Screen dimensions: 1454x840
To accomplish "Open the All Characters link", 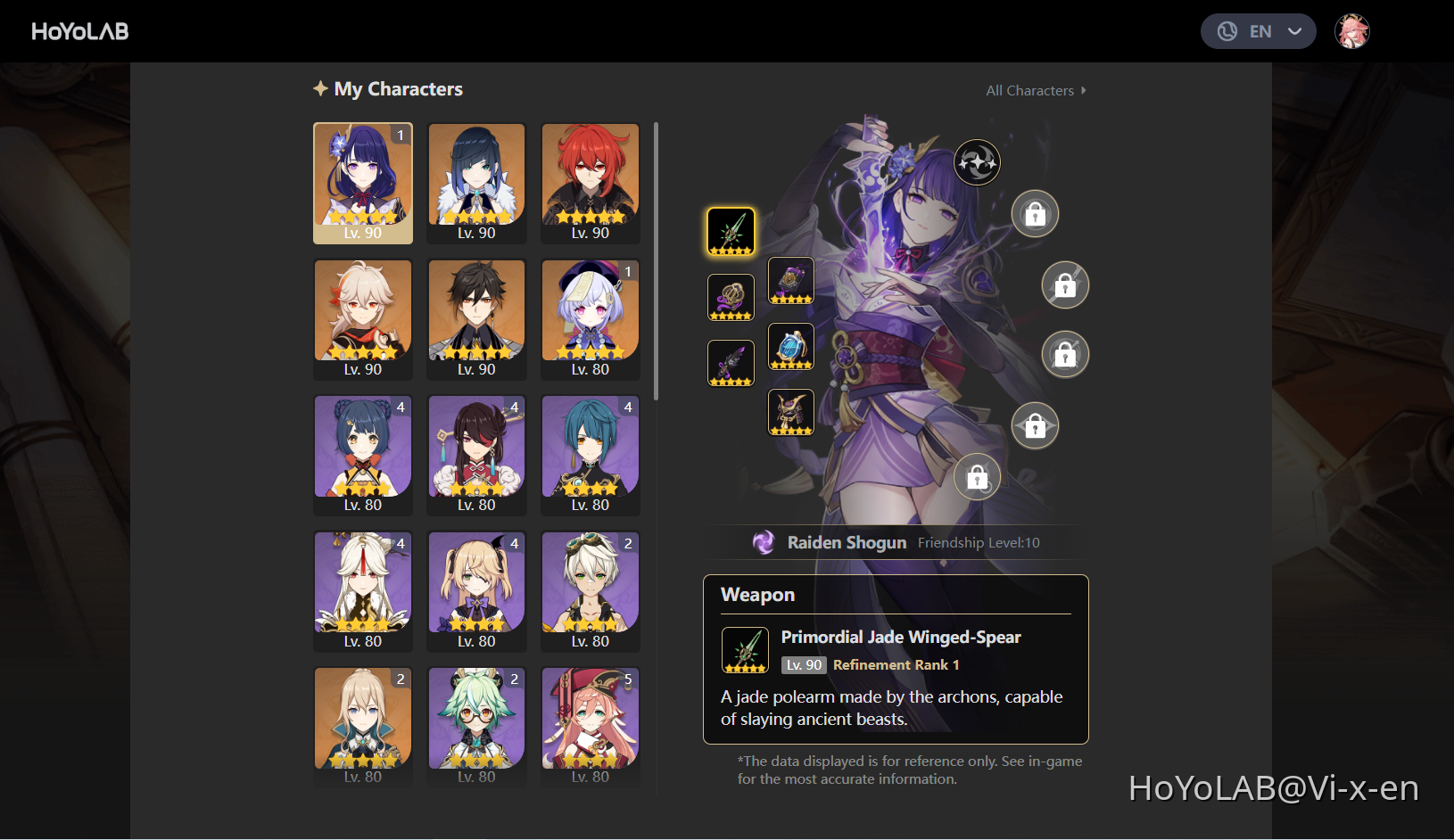I will [x=1029, y=90].
